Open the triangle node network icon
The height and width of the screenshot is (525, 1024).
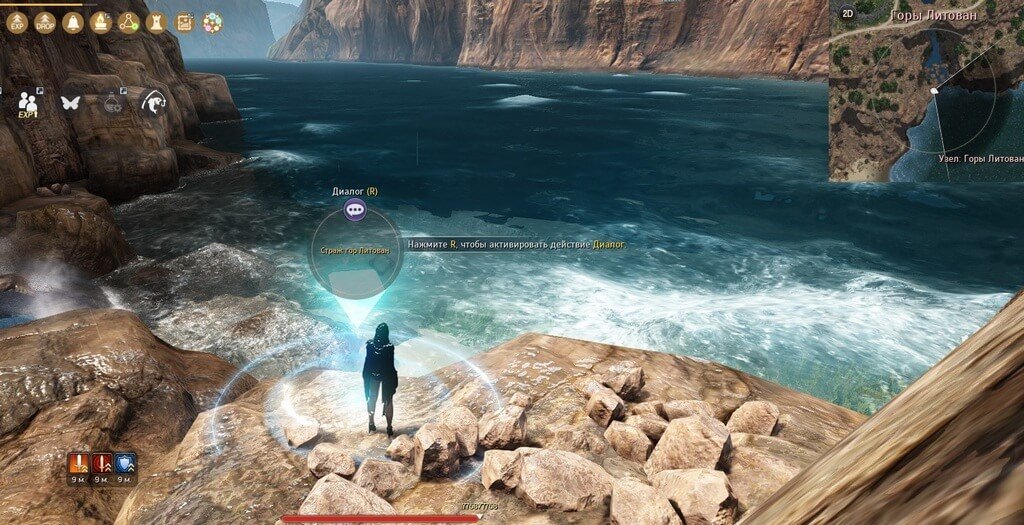tap(128, 22)
